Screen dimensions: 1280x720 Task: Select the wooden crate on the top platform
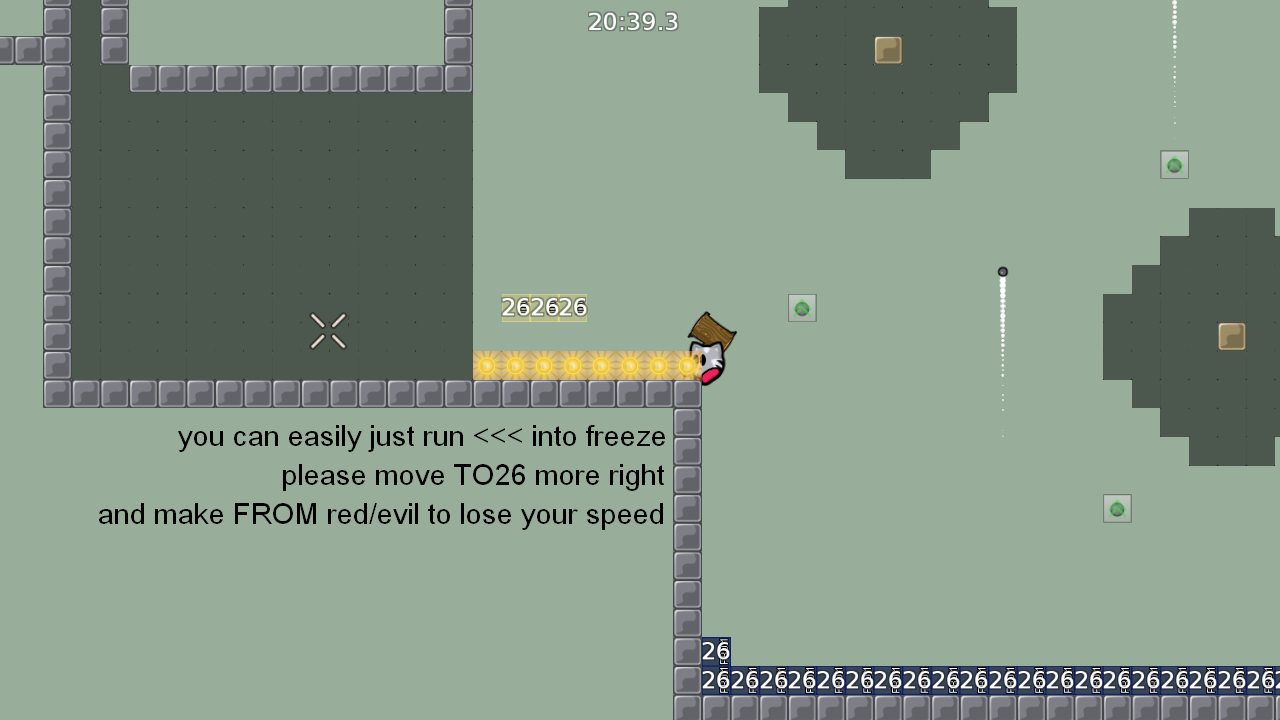[887, 50]
